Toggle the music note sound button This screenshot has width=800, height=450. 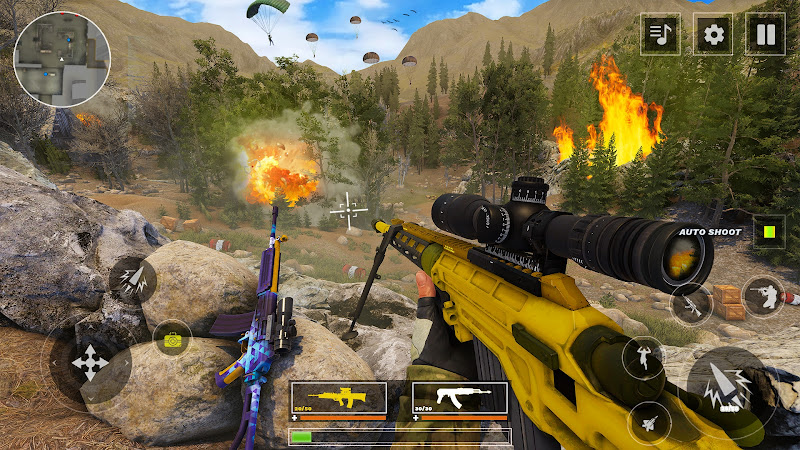660,35
